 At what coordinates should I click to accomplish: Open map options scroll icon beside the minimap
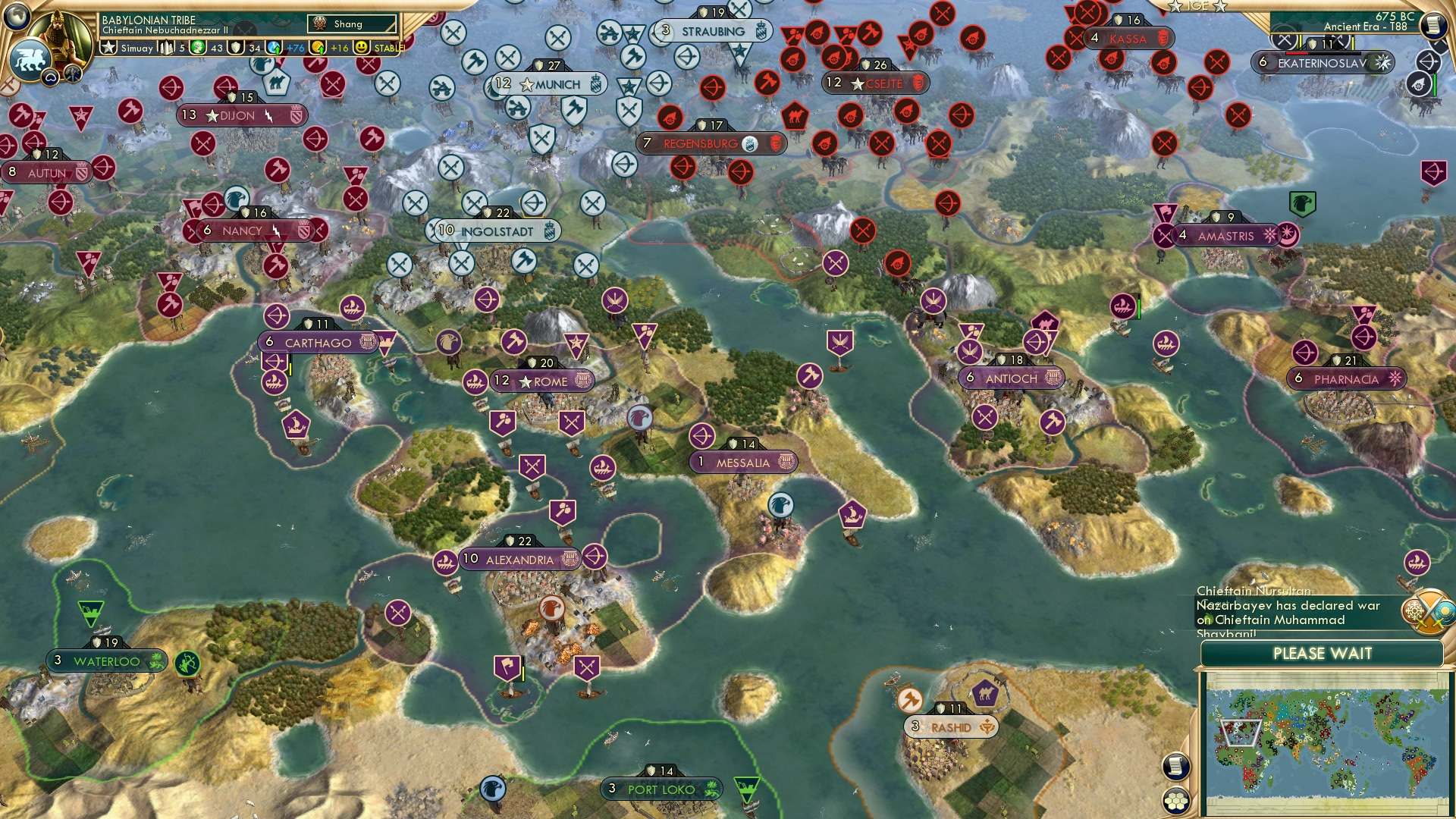click(1176, 767)
